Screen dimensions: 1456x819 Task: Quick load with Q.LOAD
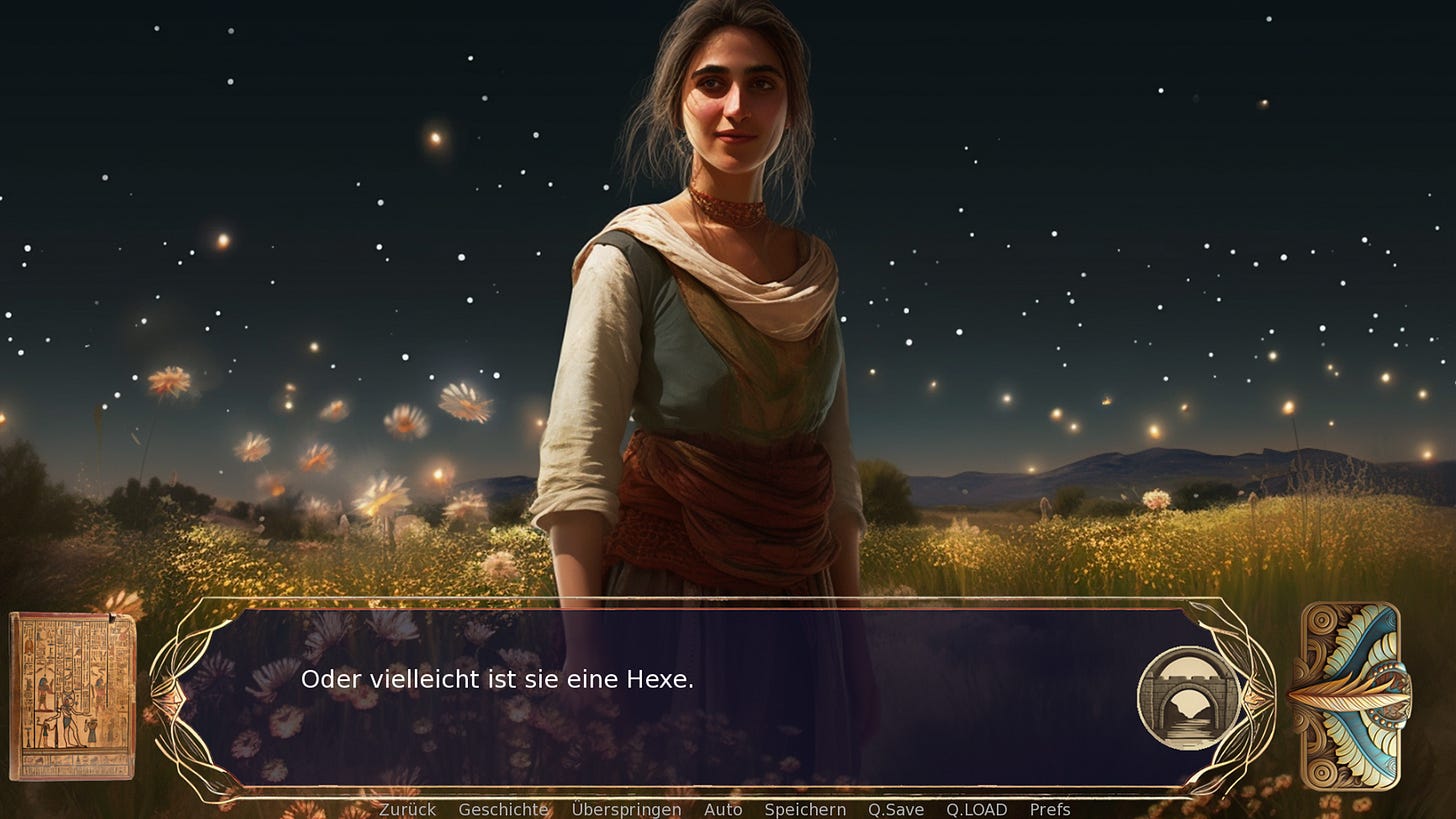(976, 809)
